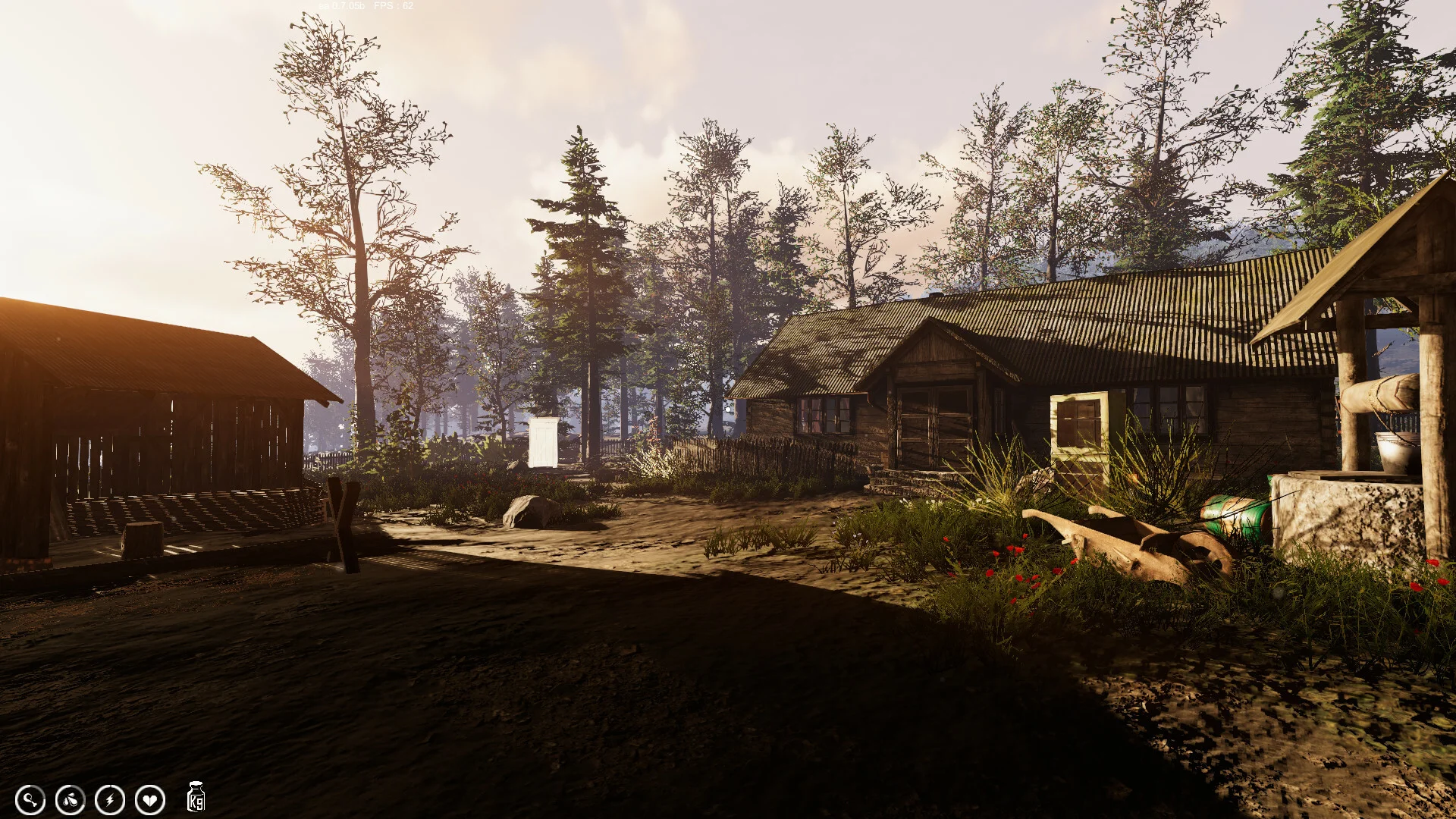Select the thirst water drops icon
This screenshot has height=819, width=1456.
tap(71, 799)
